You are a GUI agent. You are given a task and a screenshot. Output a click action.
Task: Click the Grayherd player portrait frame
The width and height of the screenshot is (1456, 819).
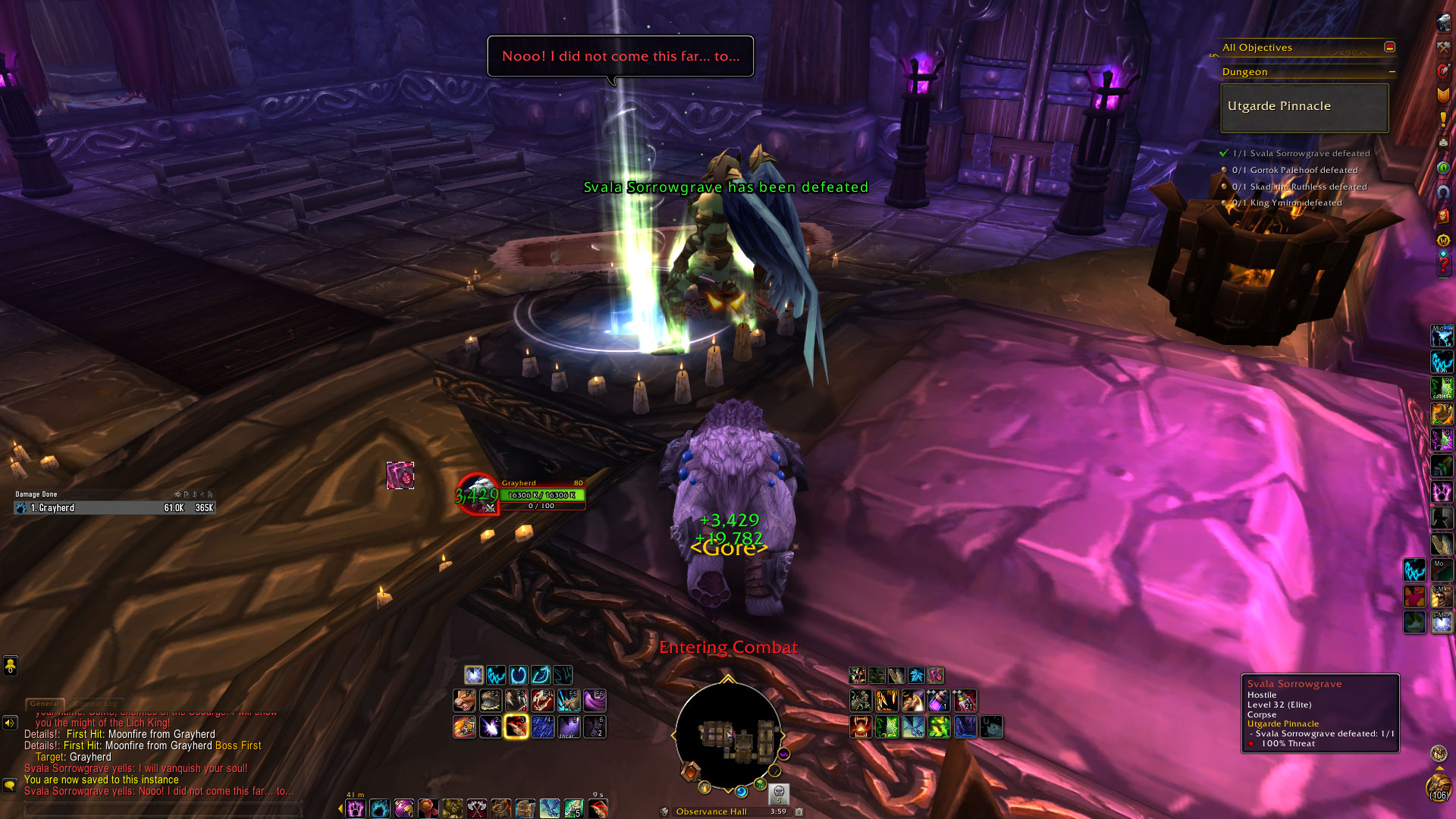click(478, 494)
